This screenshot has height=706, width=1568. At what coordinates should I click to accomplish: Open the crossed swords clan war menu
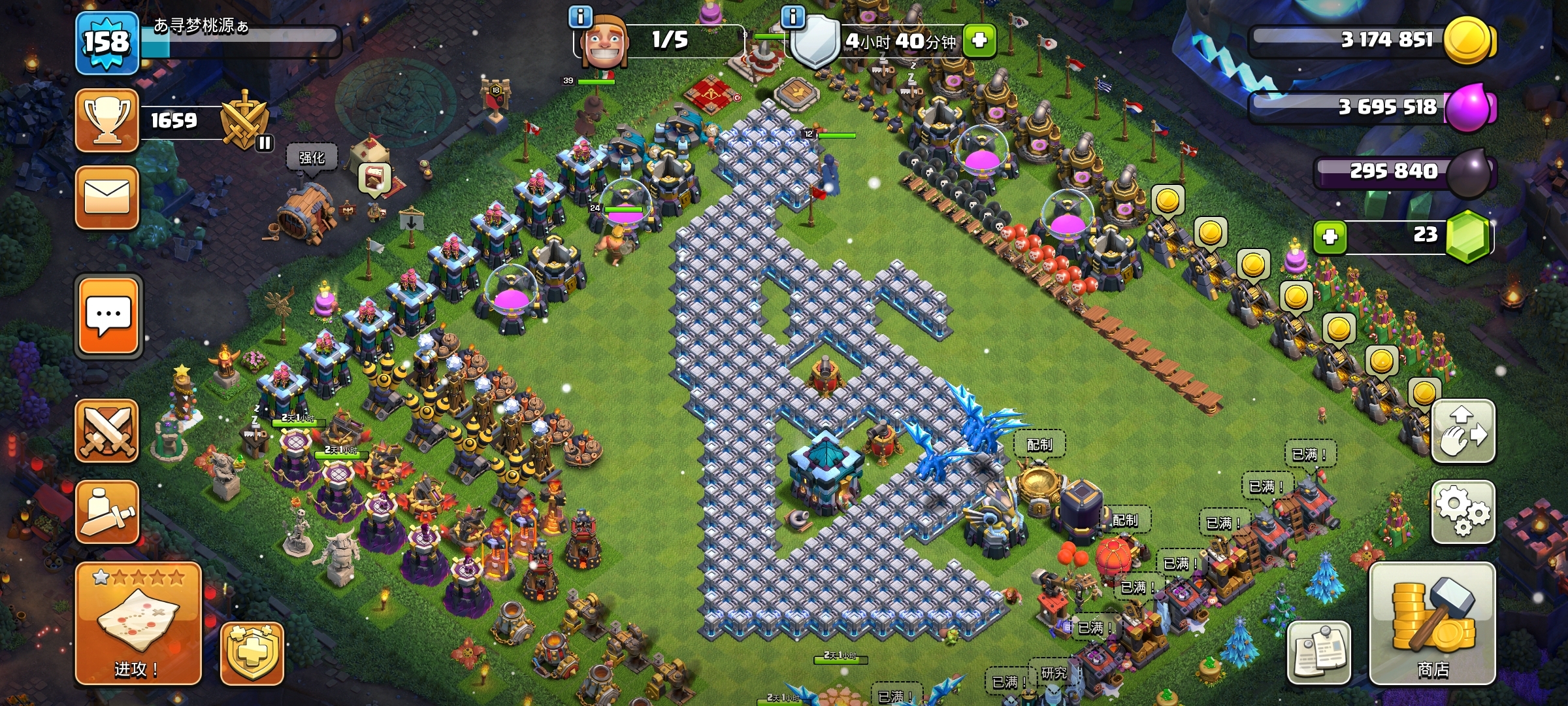(x=107, y=431)
